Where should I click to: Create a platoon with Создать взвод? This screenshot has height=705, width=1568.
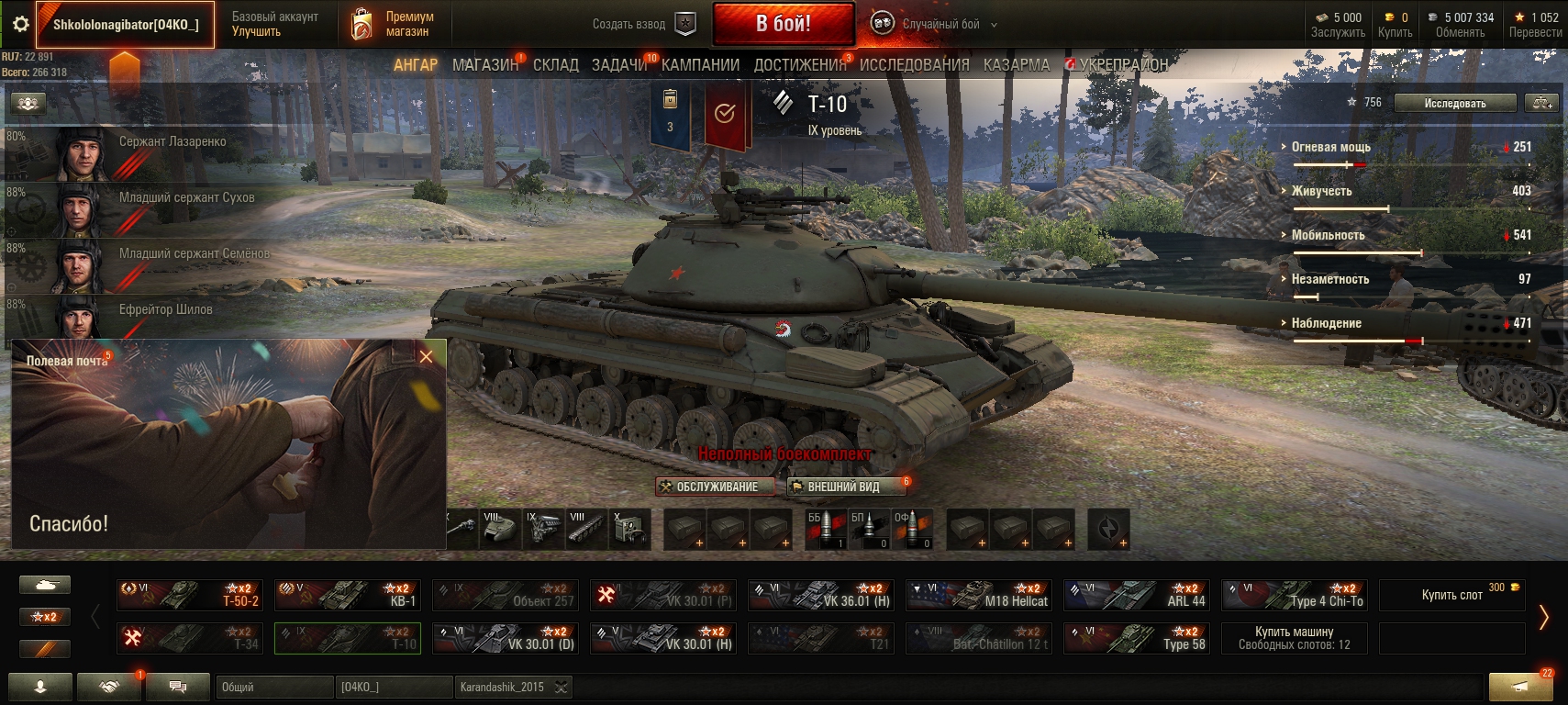(642, 25)
